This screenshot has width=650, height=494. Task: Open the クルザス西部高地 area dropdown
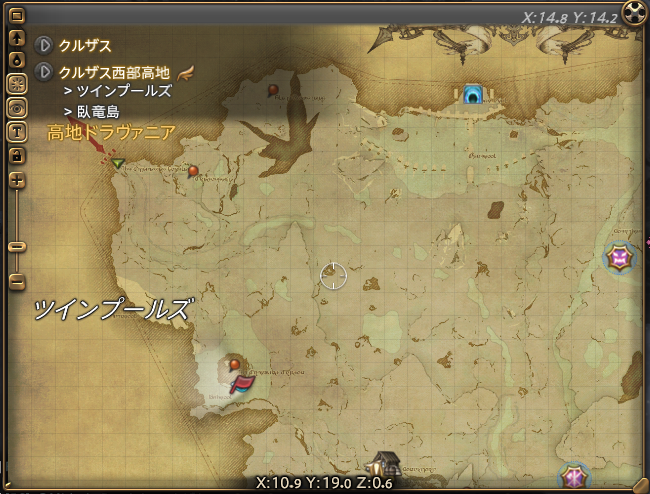click(44, 72)
